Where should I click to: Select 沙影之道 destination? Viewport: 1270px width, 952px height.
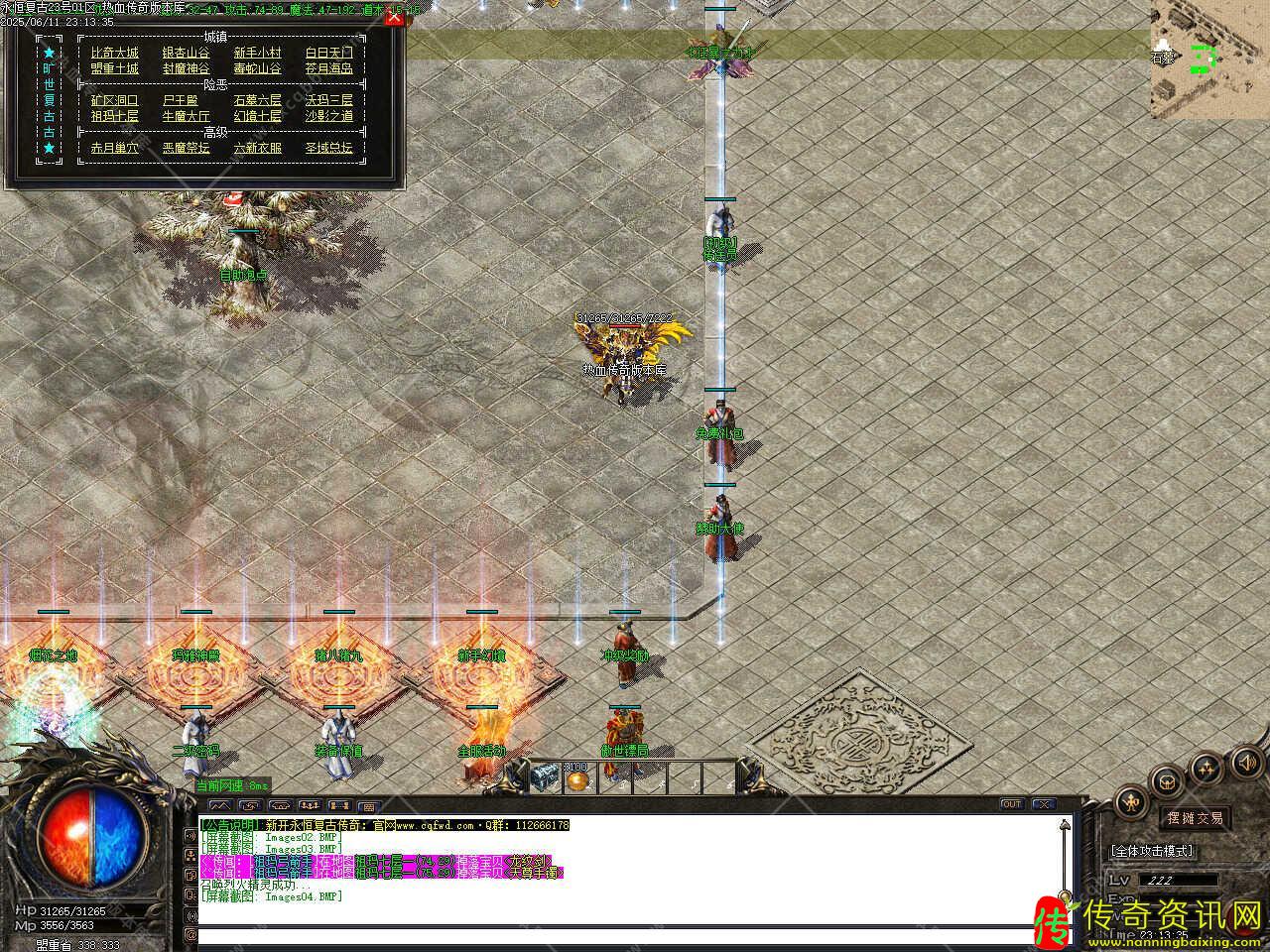click(328, 116)
